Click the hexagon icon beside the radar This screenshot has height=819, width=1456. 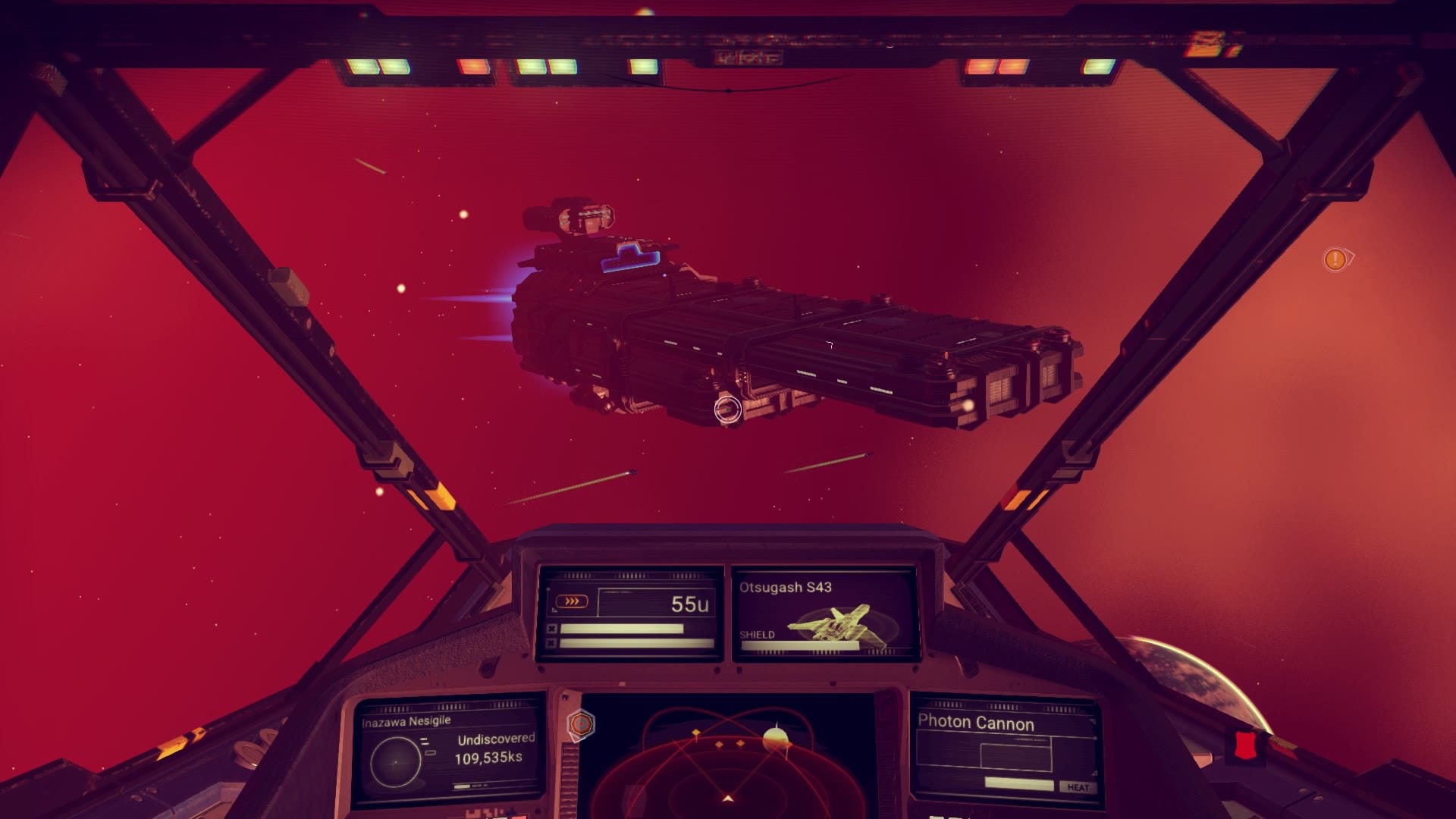click(x=581, y=724)
